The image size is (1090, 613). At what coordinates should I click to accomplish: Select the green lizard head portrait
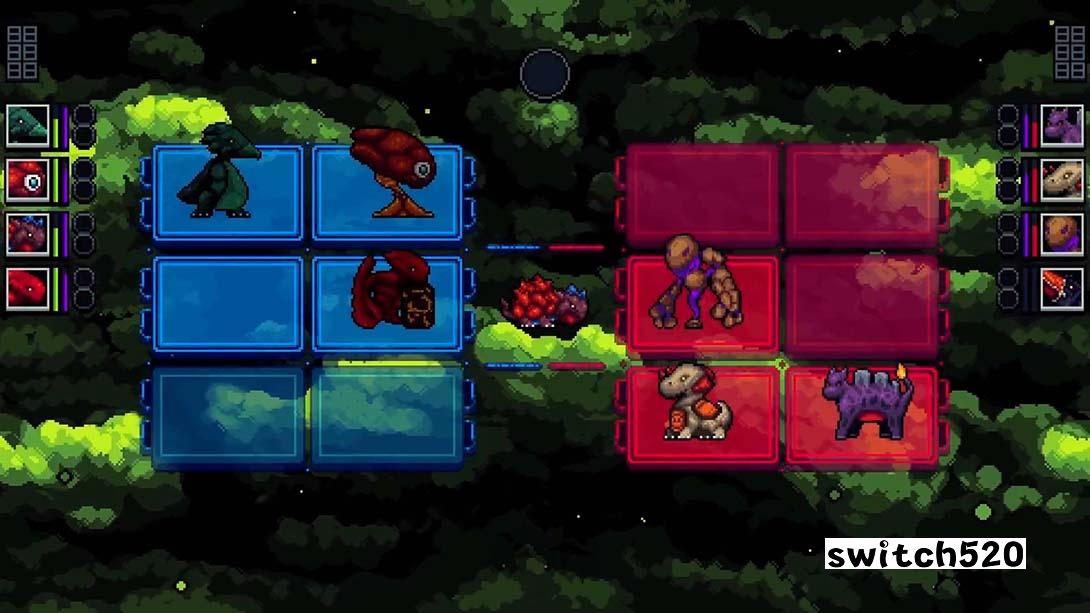tap(27, 126)
